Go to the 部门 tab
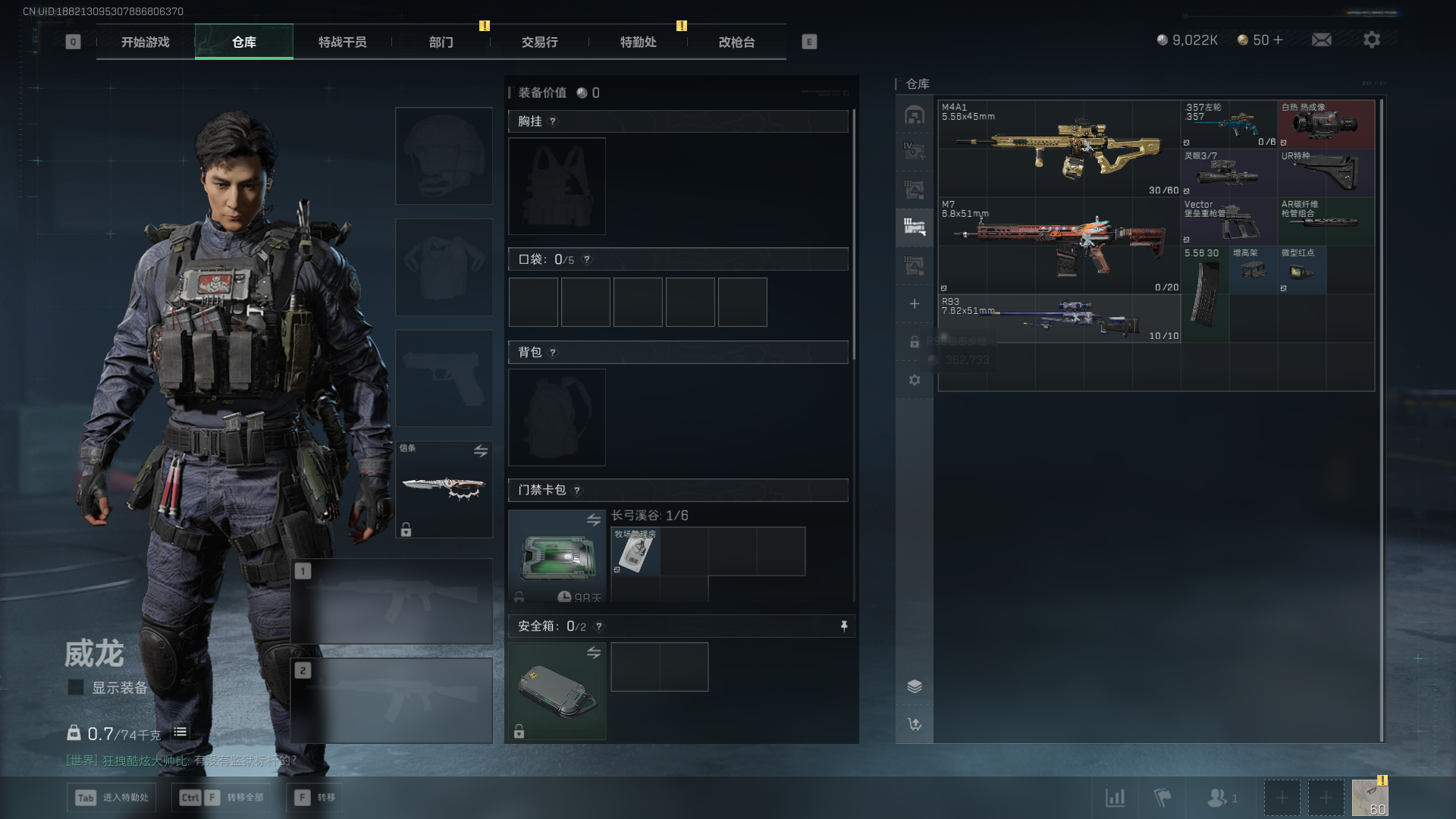The height and width of the screenshot is (819, 1456). (x=441, y=42)
